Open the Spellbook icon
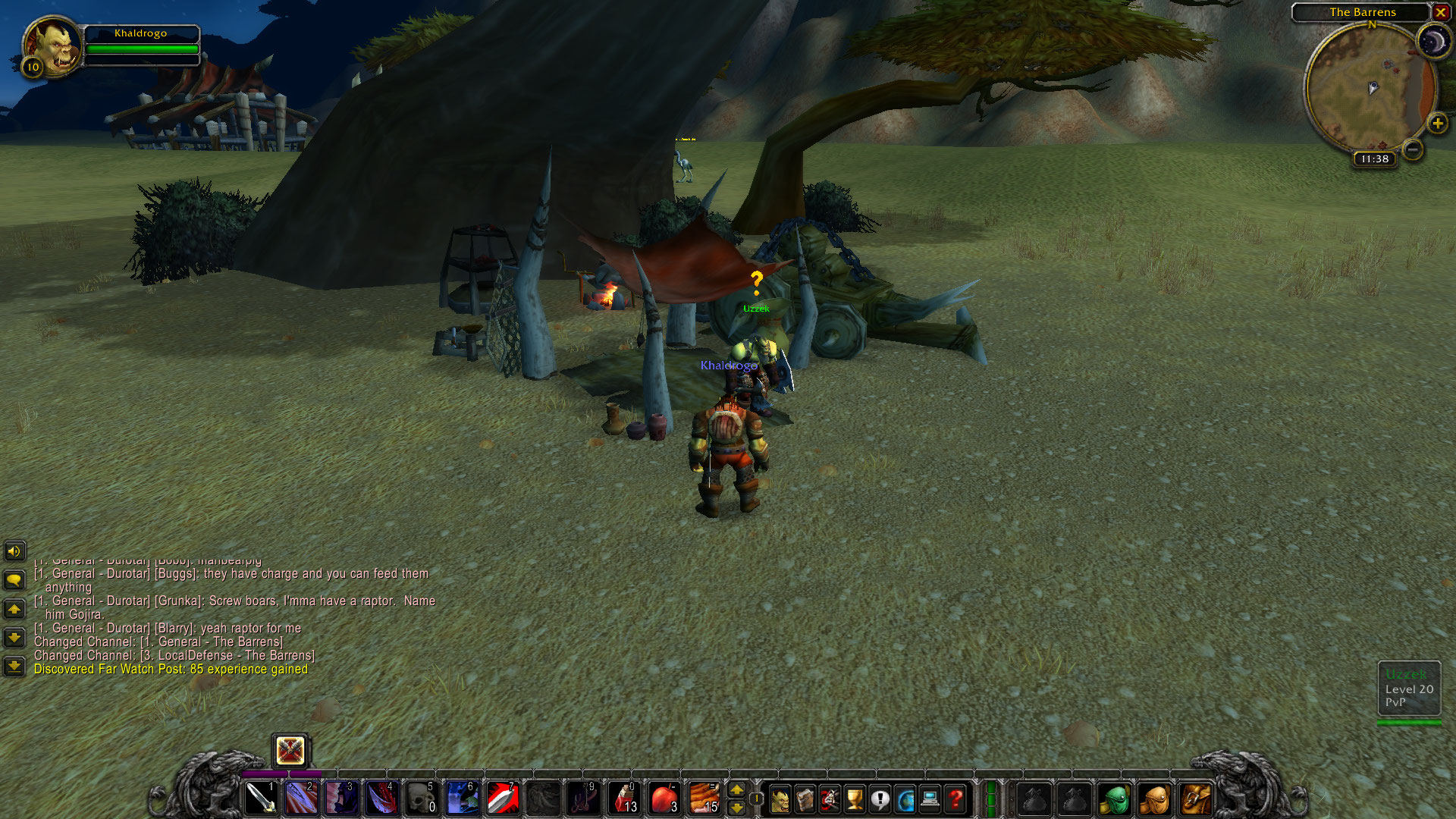The height and width of the screenshot is (819, 1456). [805, 798]
